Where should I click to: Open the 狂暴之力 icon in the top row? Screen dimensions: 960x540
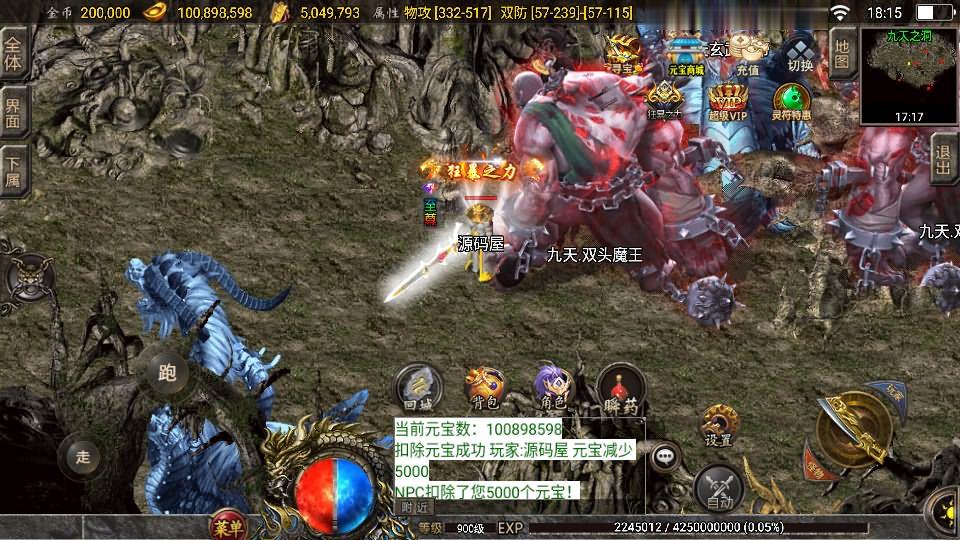pos(664,102)
